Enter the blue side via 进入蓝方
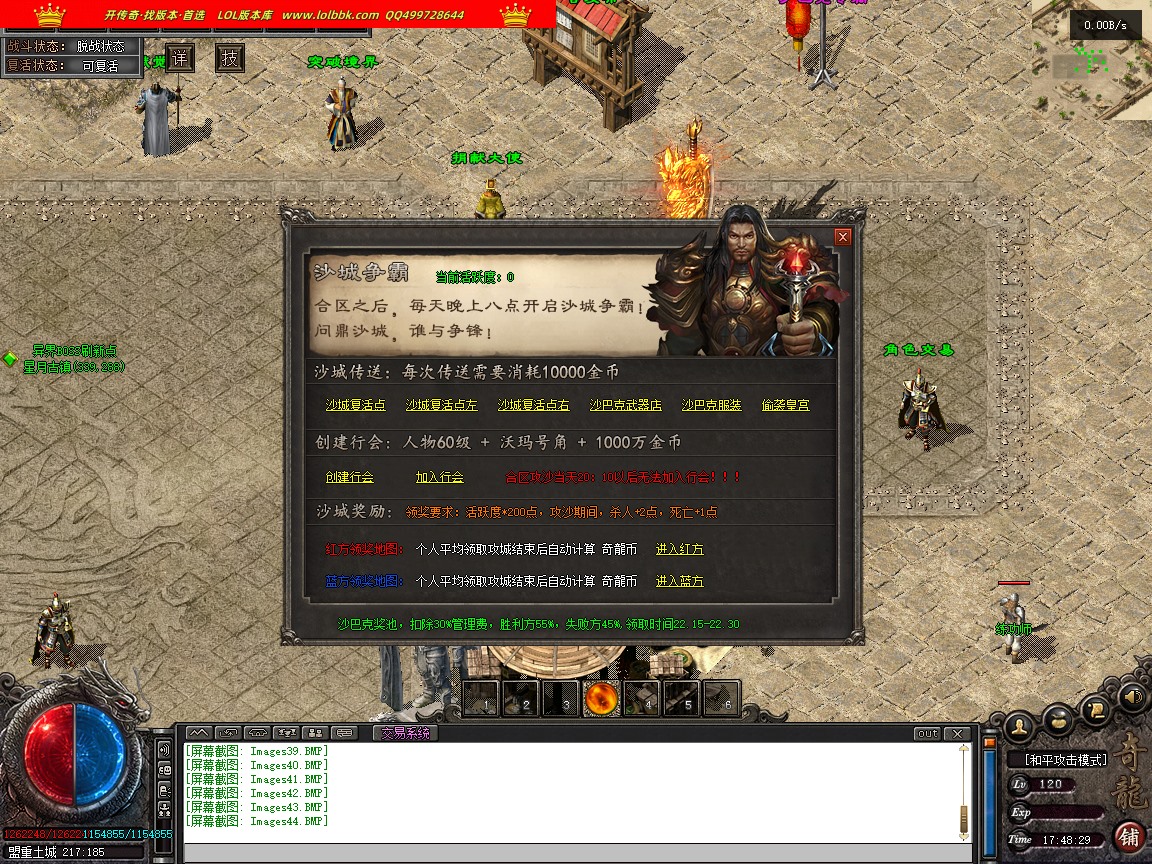1152x864 pixels. point(679,581)
